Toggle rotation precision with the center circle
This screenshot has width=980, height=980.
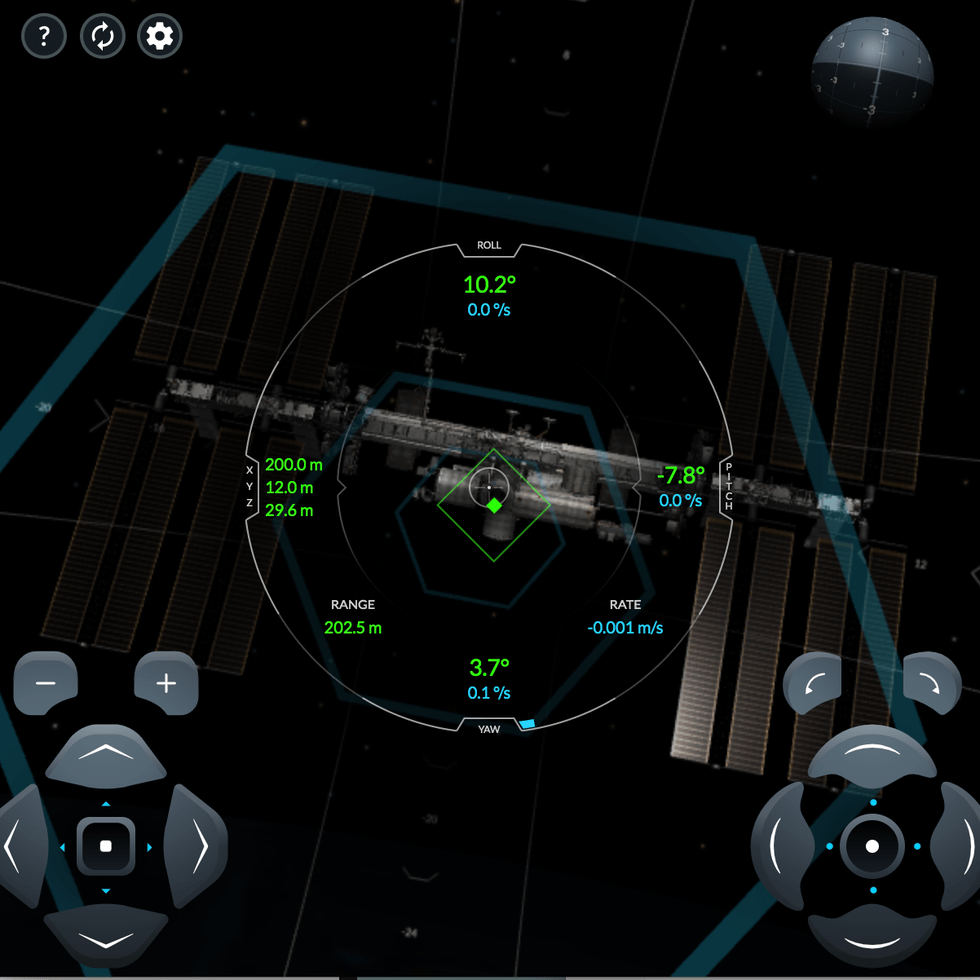pos(872,847)
